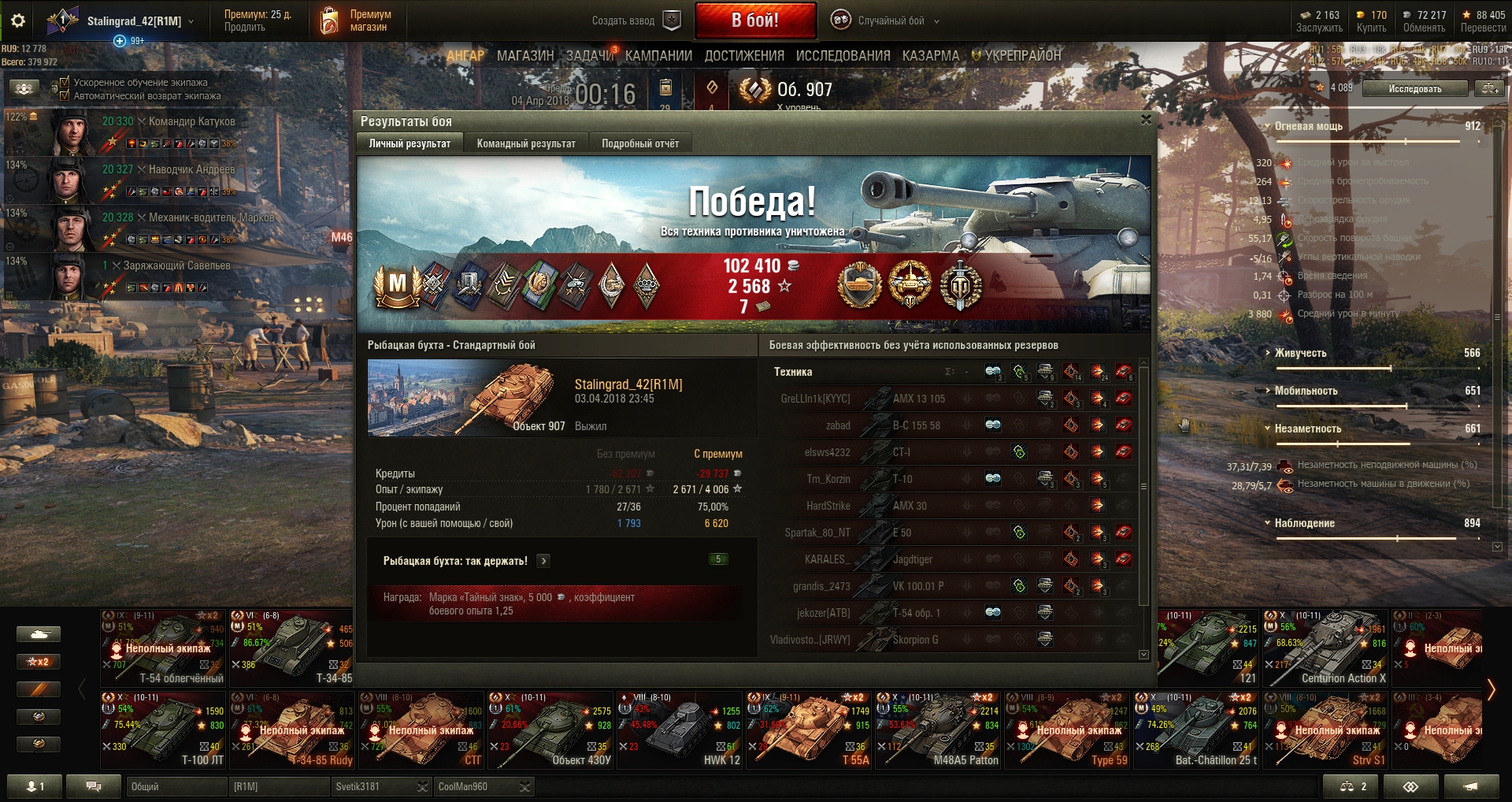Go to the МАГАЗИН menu section
The width and height of the screenshot is (1512, 802).
coord(525,56)
